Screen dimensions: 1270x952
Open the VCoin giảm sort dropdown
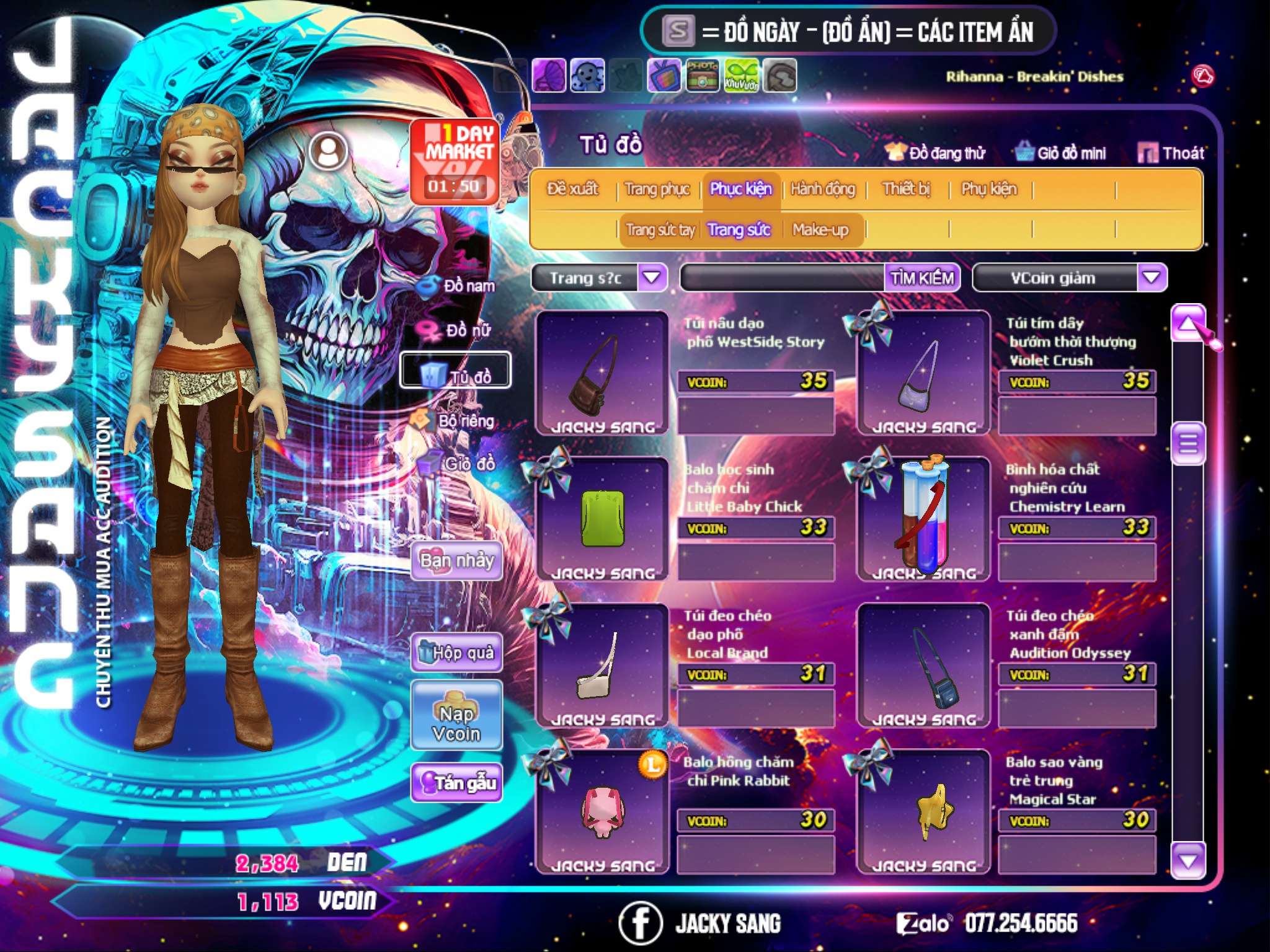click(1151, 278)
